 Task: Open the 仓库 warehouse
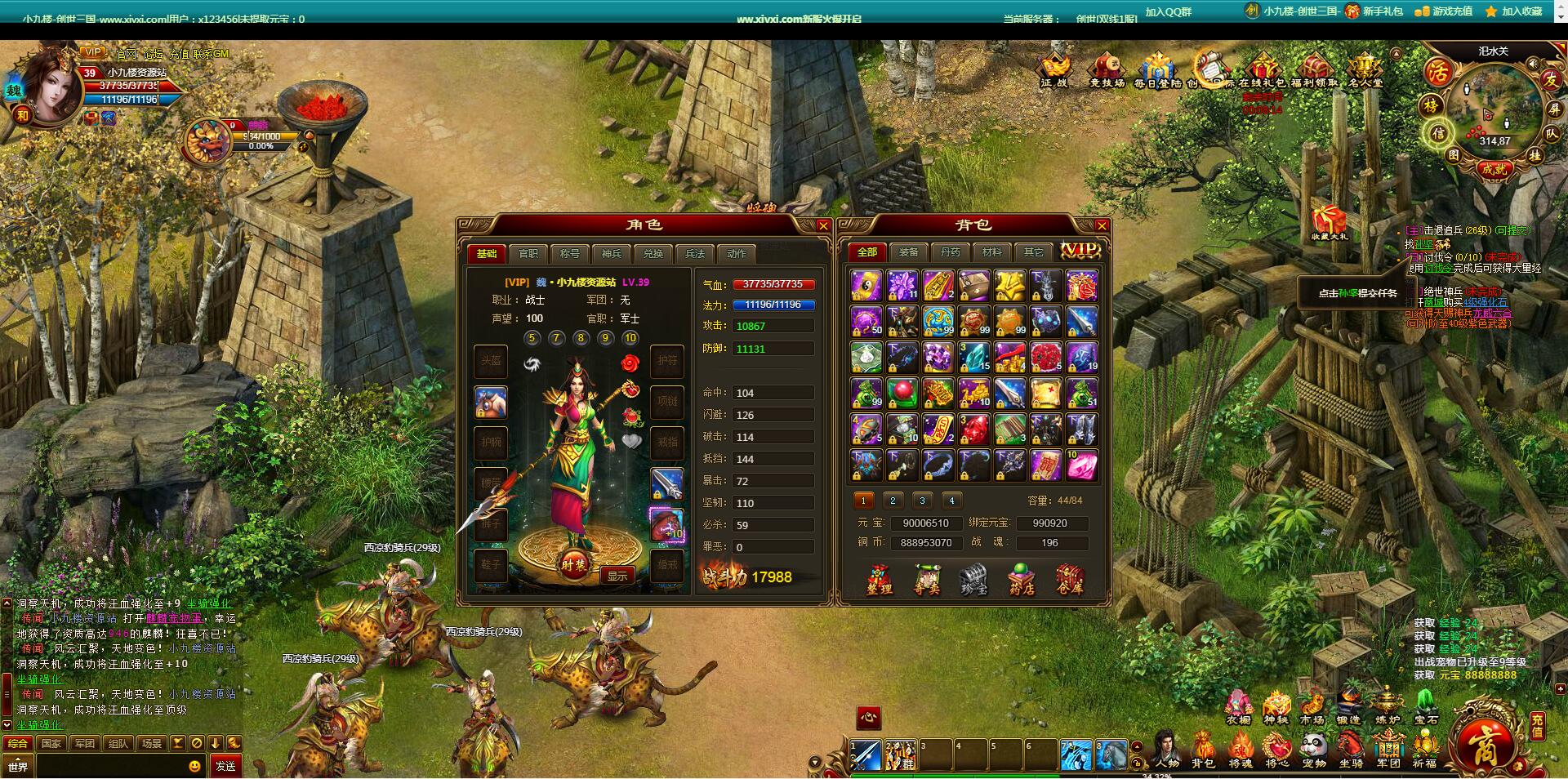[1069, 580]
